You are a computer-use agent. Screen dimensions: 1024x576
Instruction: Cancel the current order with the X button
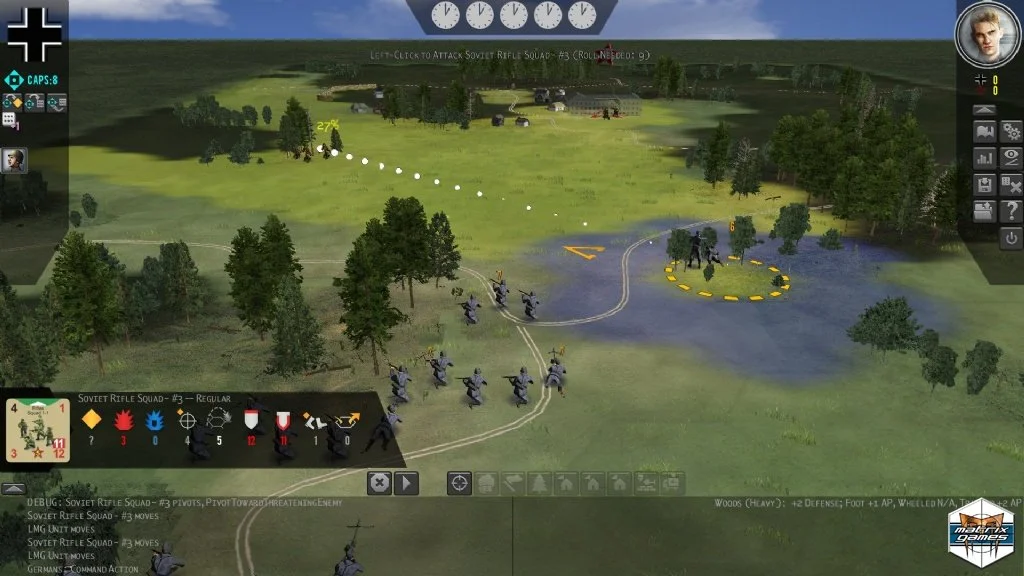coord(379,483)
